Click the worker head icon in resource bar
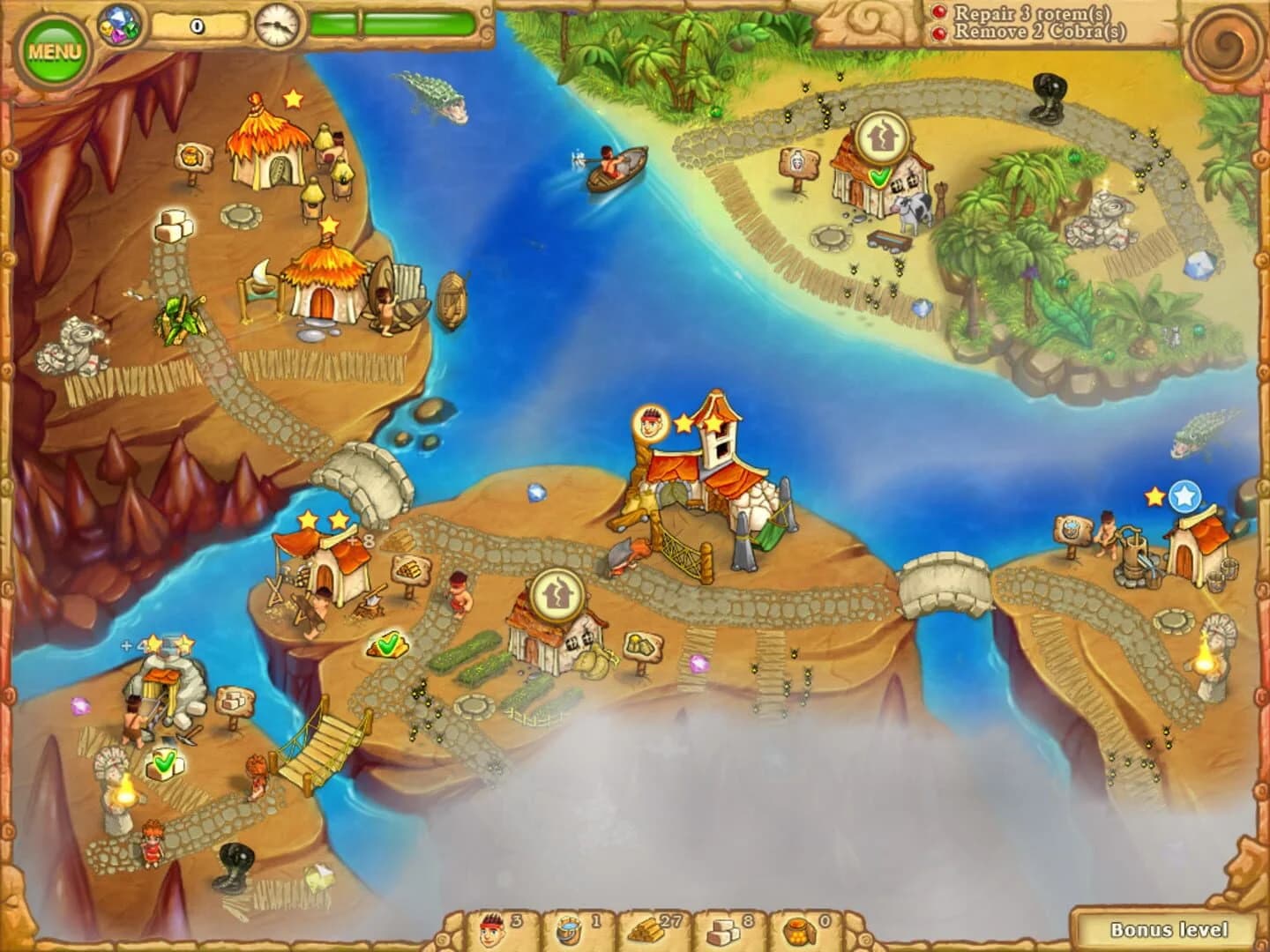The height and width of the screenshot is (952, 1270). [x=492, y=928]
